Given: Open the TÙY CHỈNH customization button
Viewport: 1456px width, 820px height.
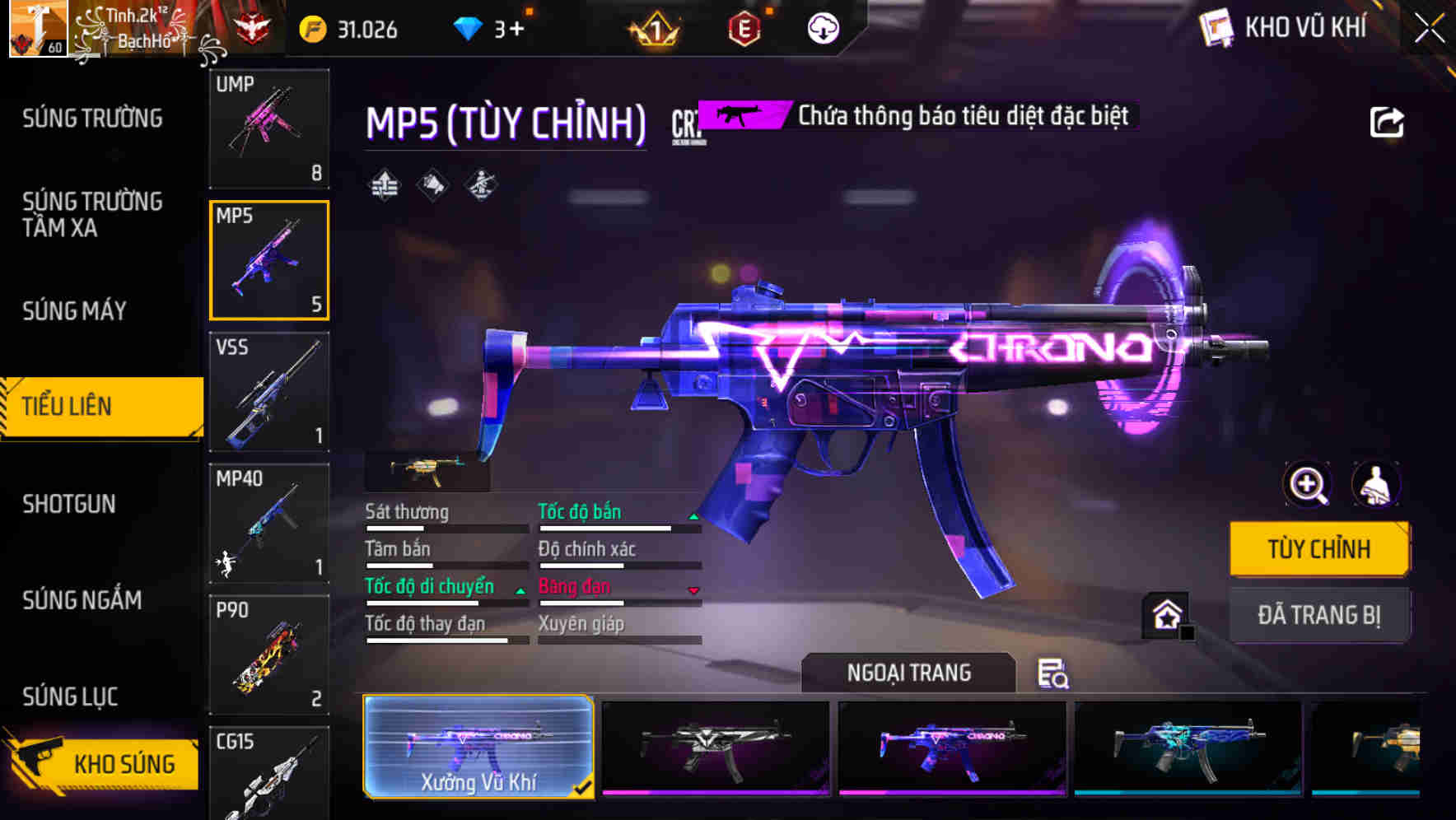Looking at the screenshot, I should pyautogui.click(x=1318, y=549).
